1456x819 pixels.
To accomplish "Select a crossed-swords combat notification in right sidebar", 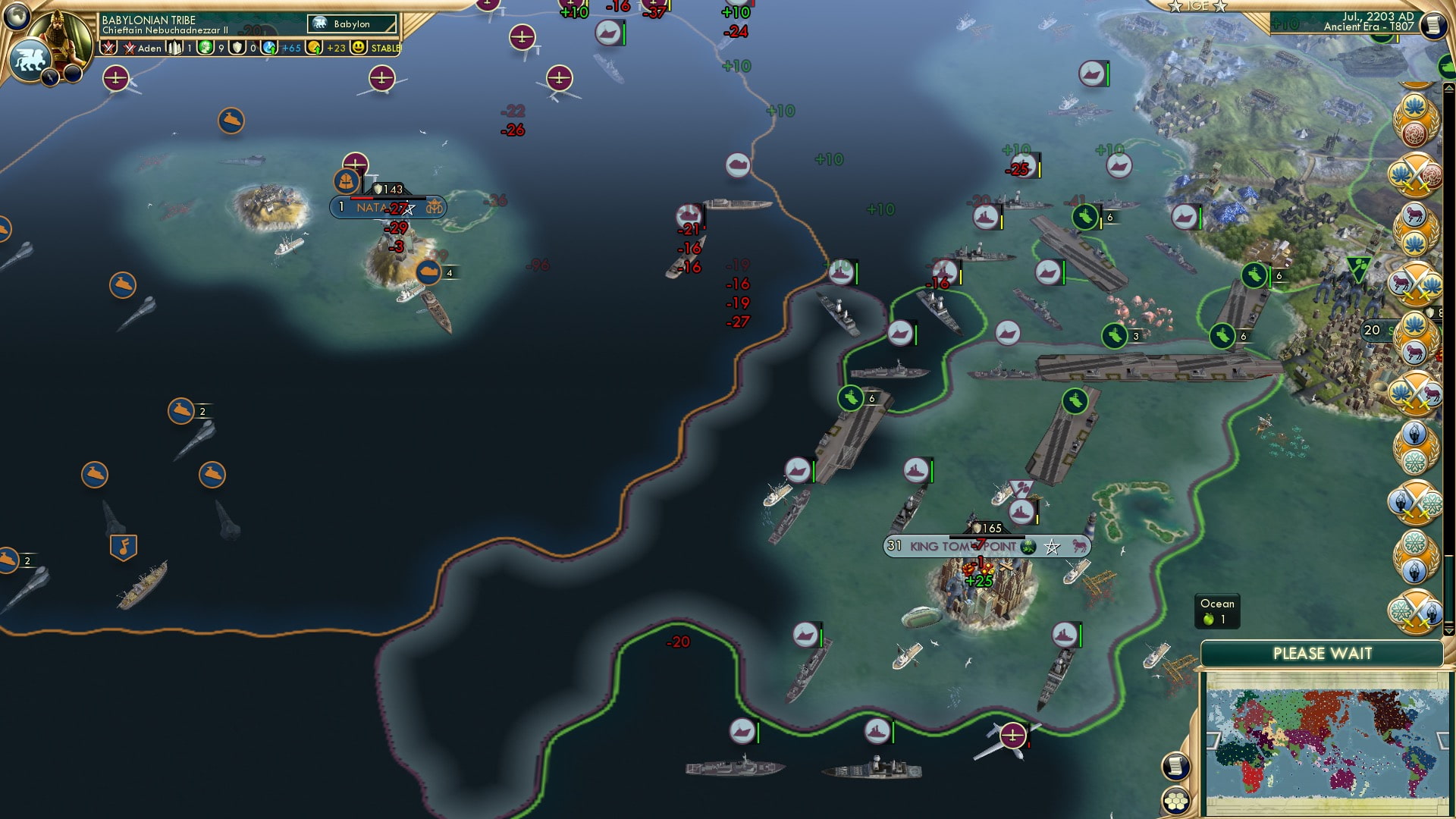I will coord(1417,174).
